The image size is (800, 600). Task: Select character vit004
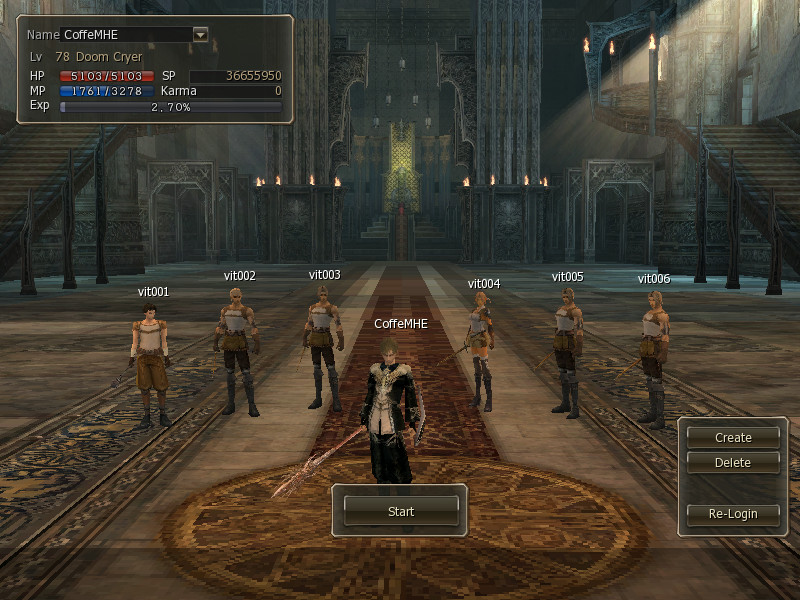click(x=482, y=350)
